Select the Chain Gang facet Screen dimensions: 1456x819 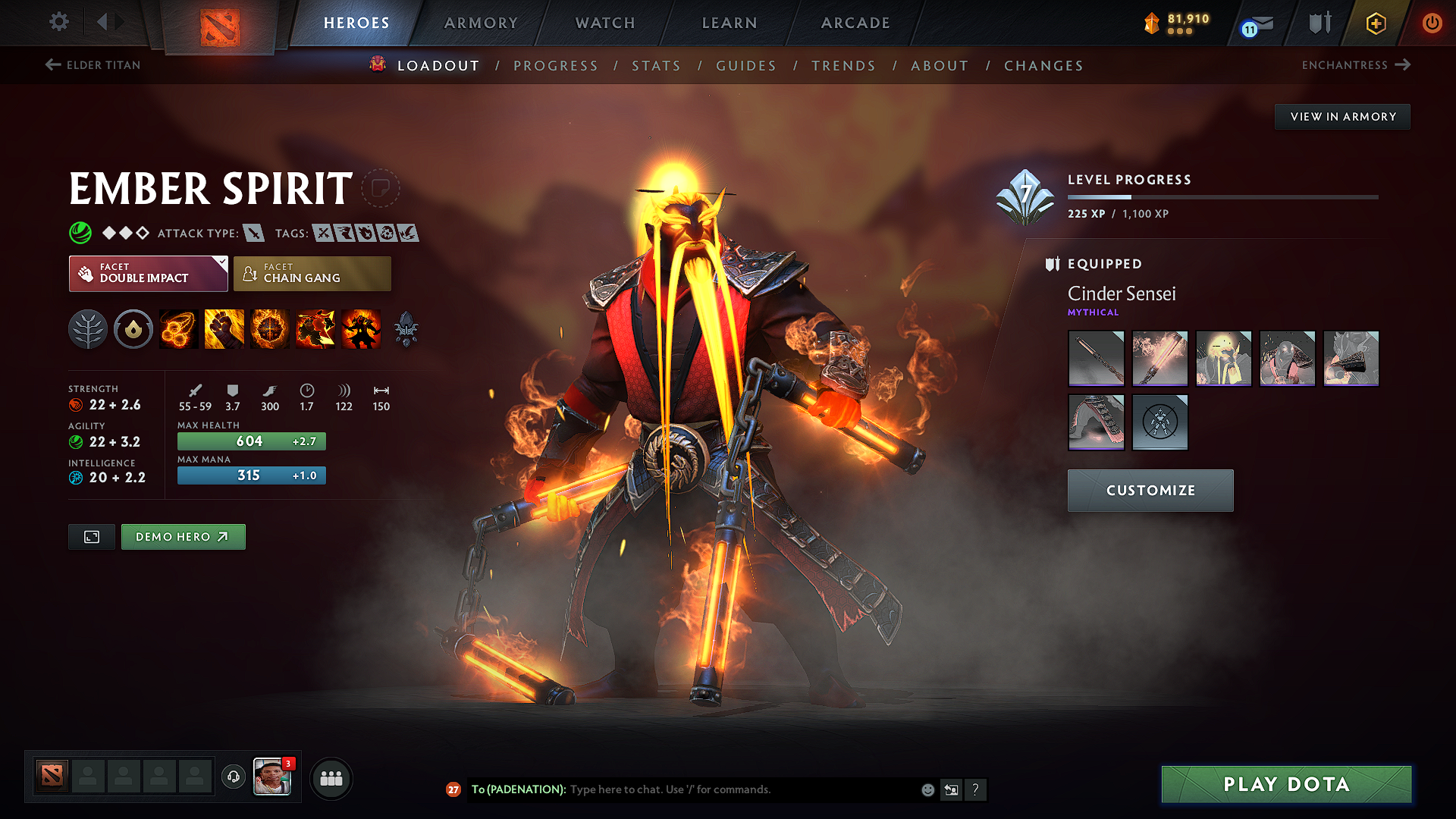click(312, 273)
